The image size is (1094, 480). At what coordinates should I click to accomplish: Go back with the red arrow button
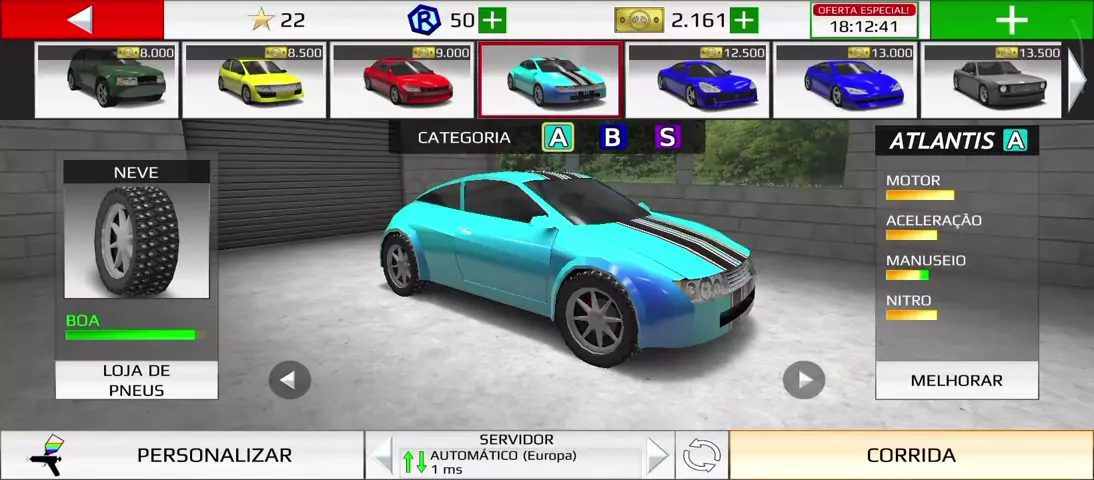80,19
